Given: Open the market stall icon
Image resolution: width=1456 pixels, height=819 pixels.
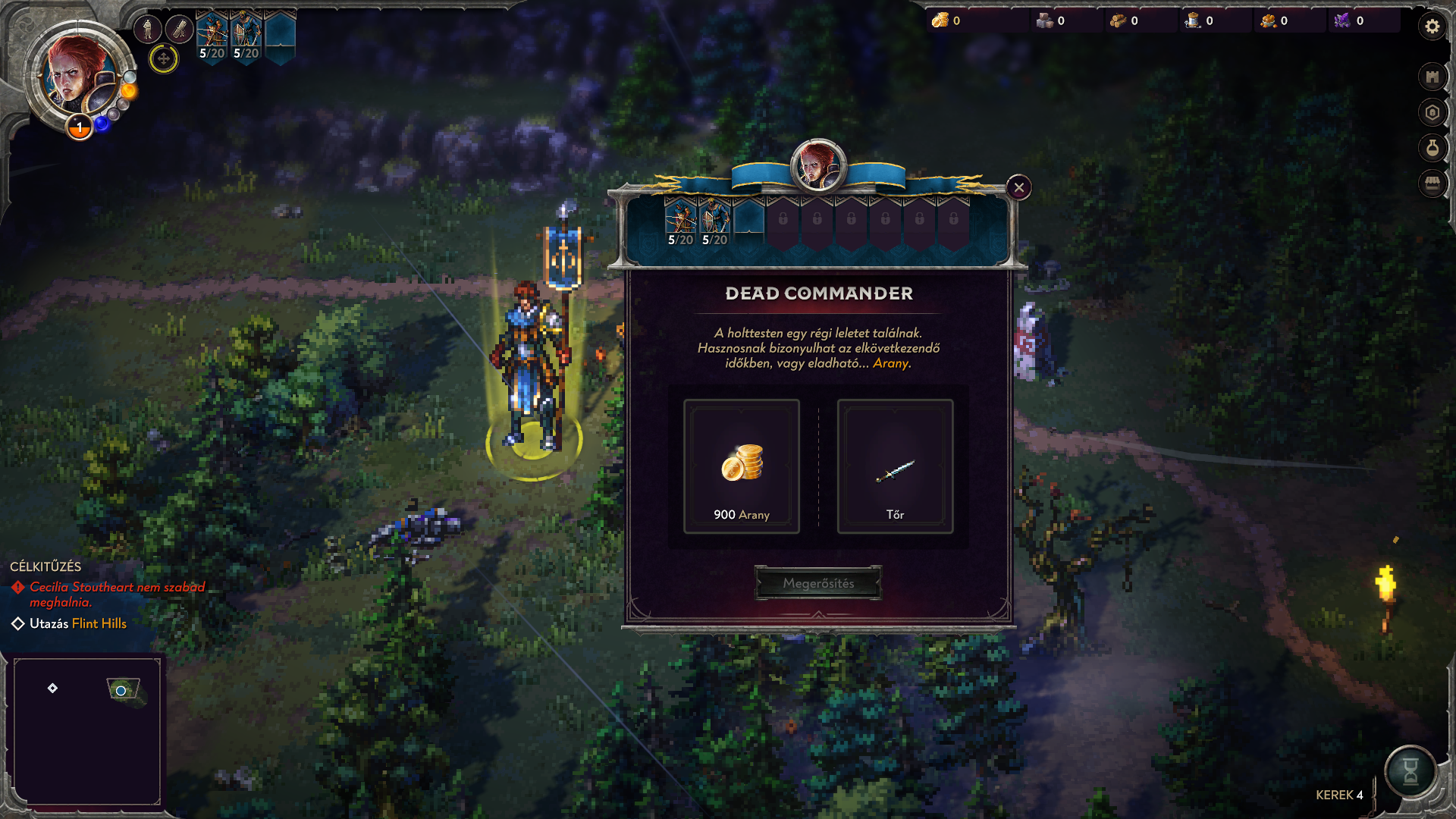Looking at the screenshot, I should point(1432,184).
